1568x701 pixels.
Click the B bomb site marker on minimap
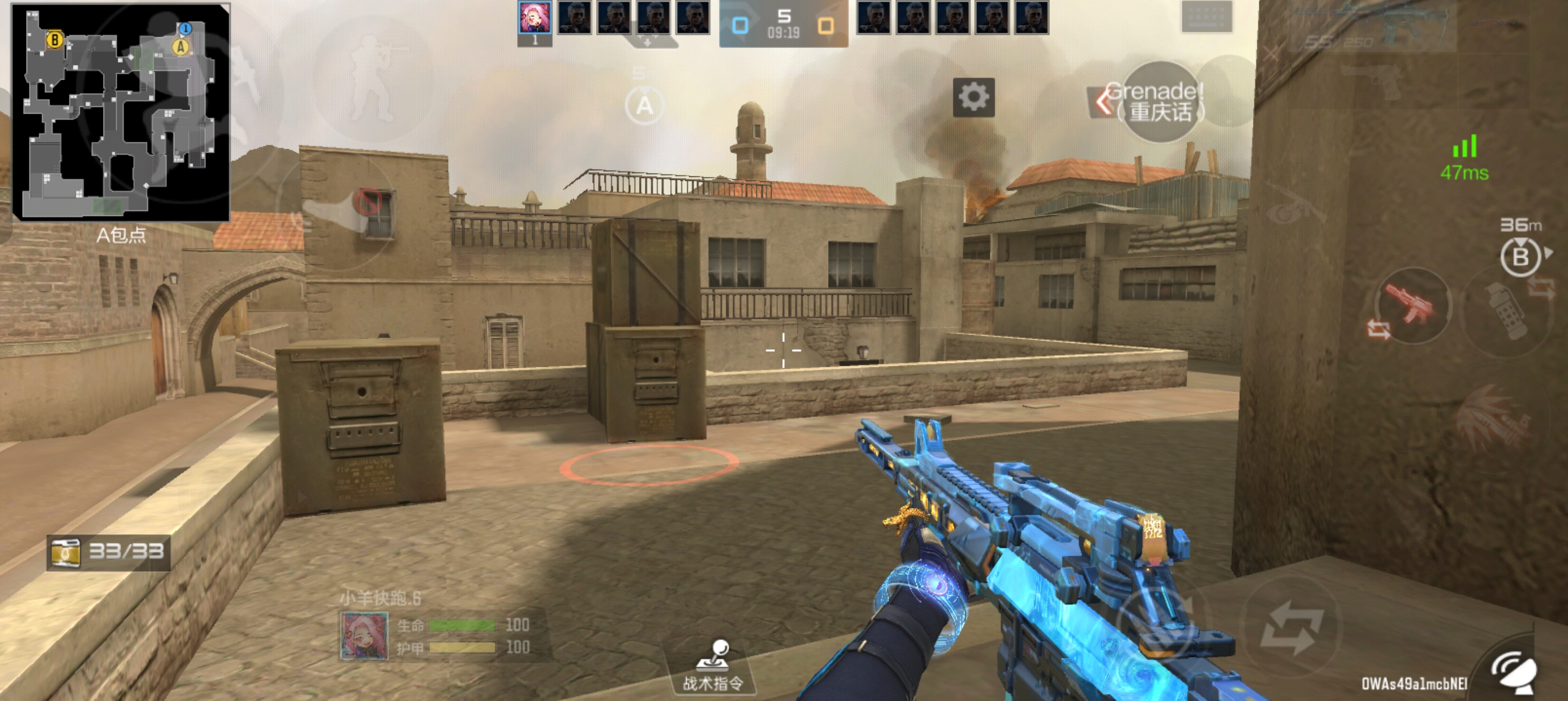(x=54, y=40)
